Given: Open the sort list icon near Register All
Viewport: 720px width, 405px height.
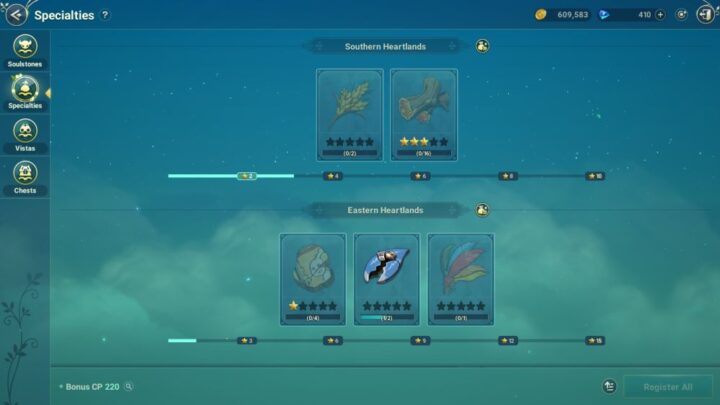Looking at the screenshot, I should click(609, 386).
